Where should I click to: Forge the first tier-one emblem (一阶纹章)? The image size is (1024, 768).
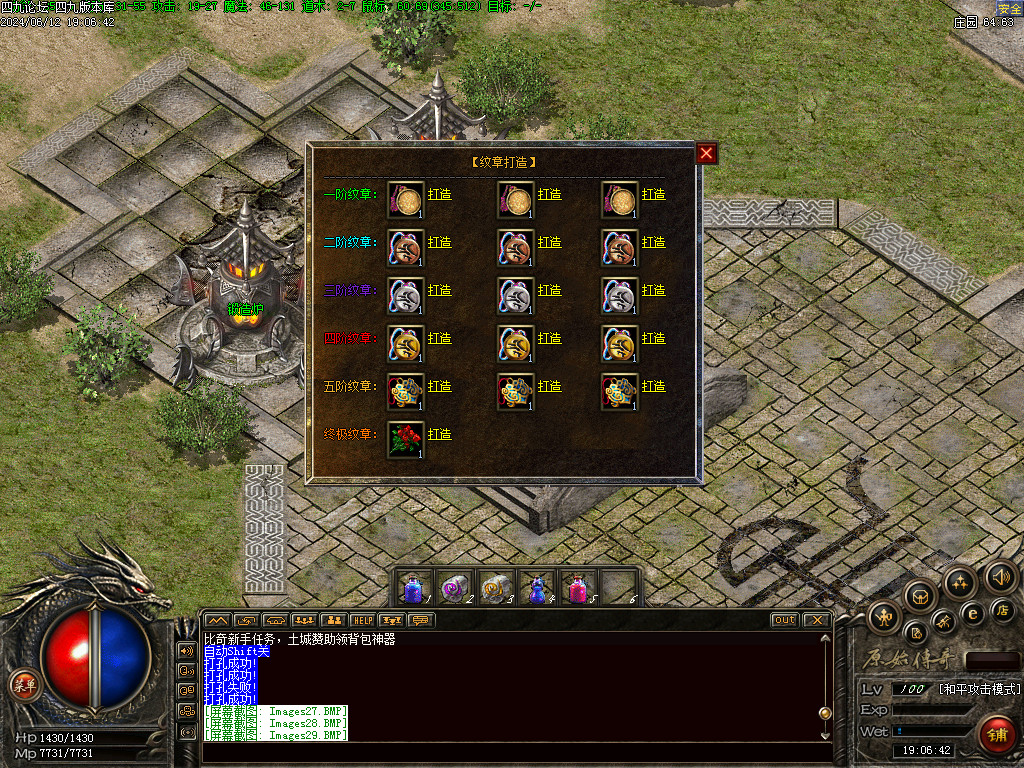click(x=439, y=194)
